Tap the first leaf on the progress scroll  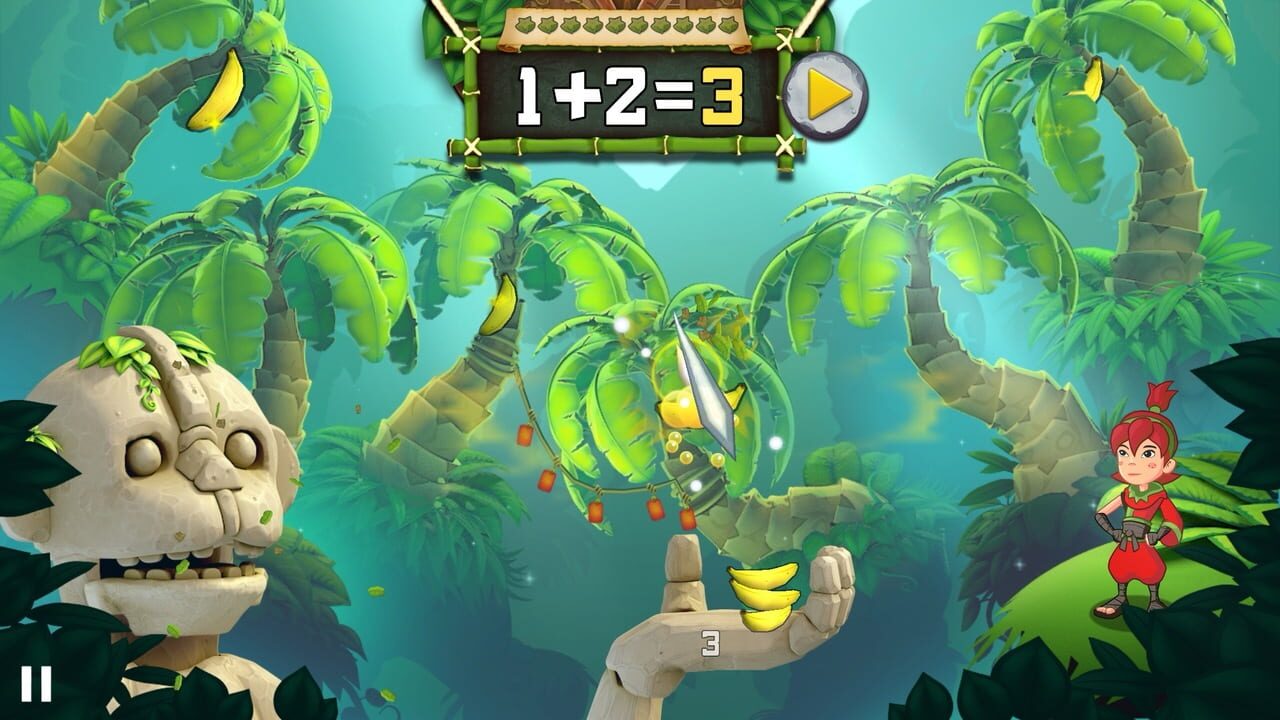click(524, 25)
